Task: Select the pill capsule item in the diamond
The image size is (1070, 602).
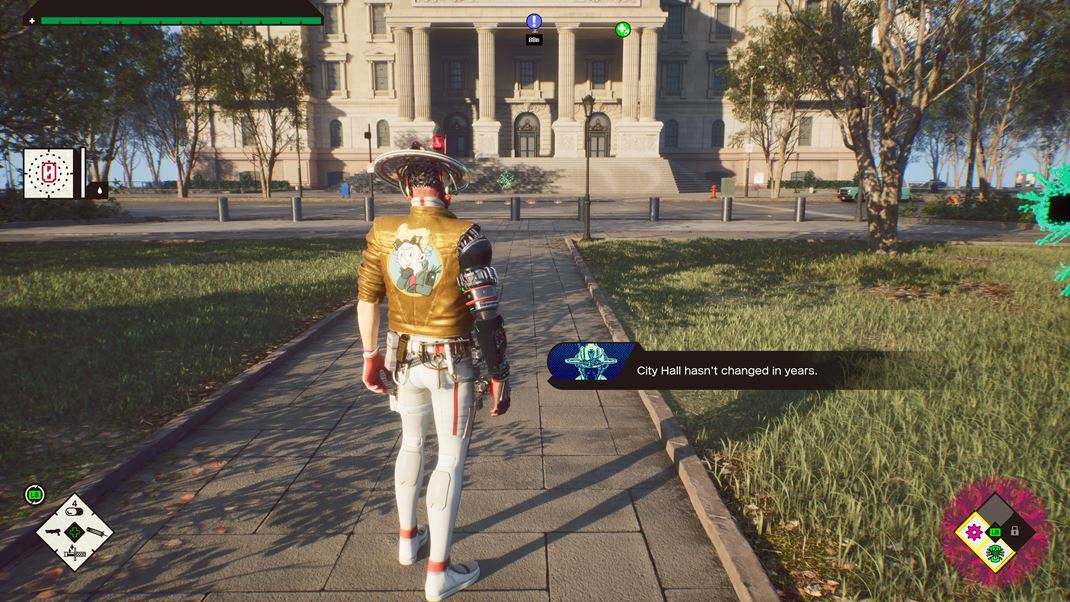Action: (x=75, y=512)
